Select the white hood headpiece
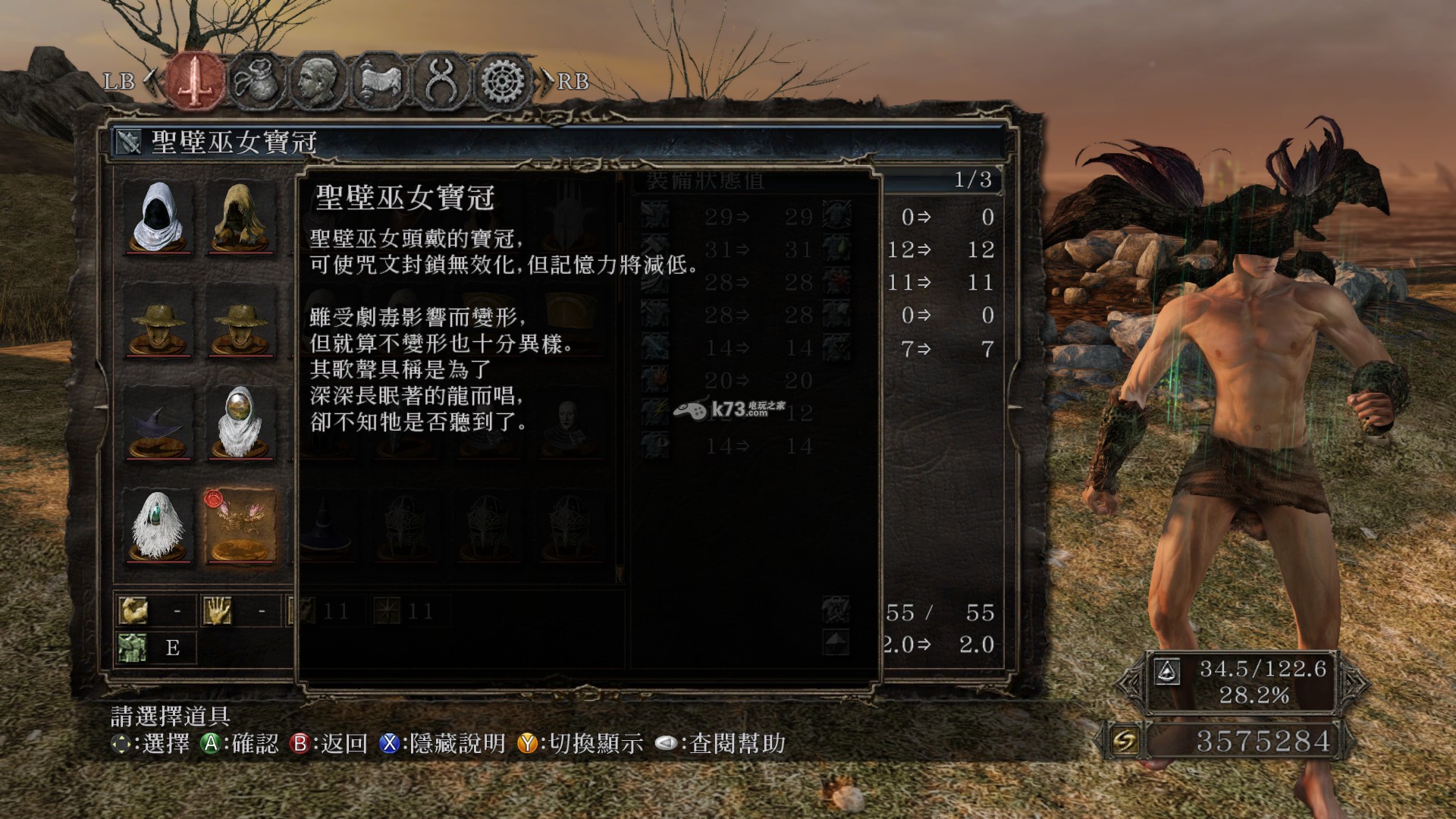The height and width of the screenshot is (819, 1456). point(158,217)
